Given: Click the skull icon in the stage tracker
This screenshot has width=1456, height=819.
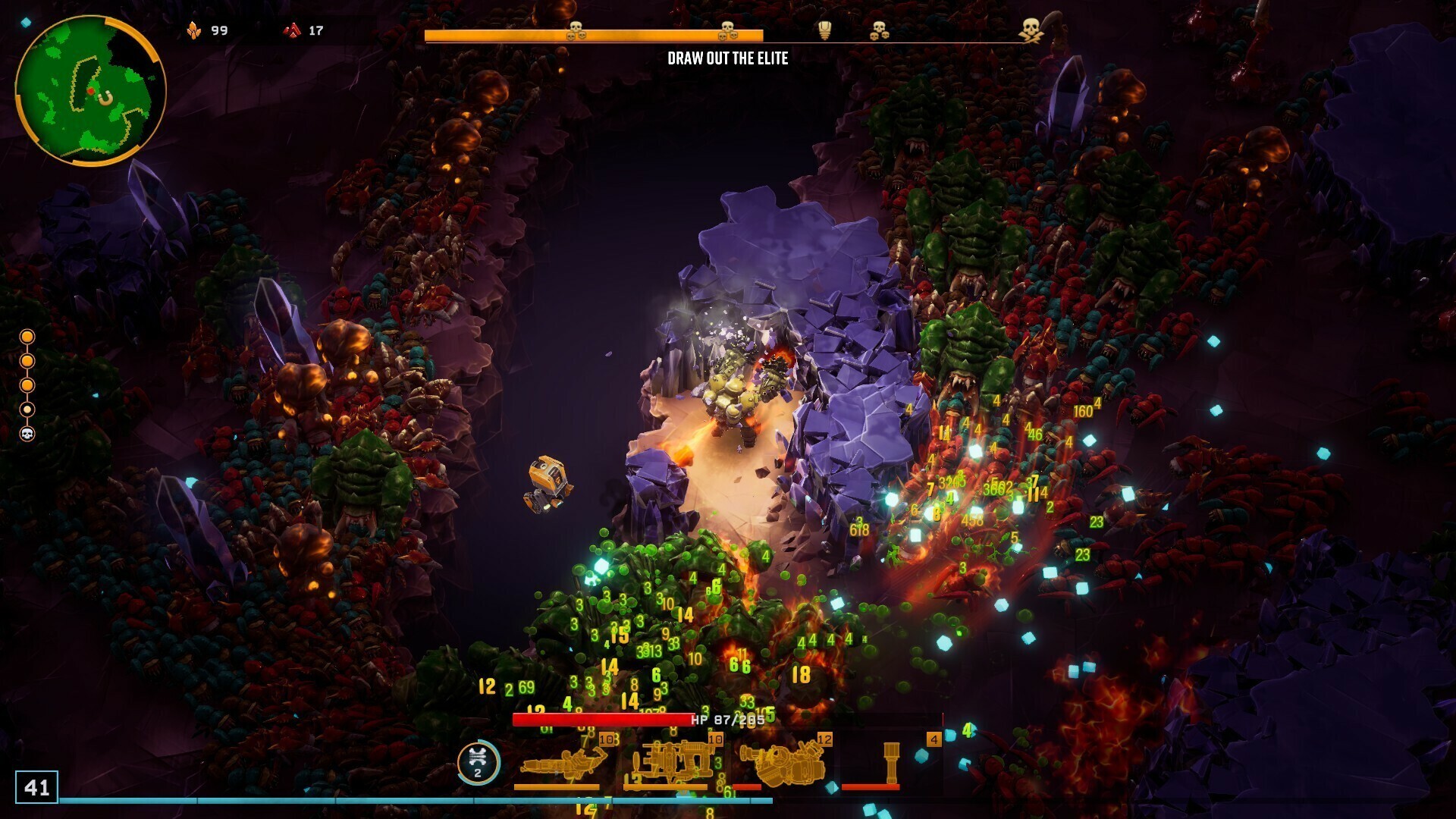Looking at the screenshot, I should click(x=27, y=434).
